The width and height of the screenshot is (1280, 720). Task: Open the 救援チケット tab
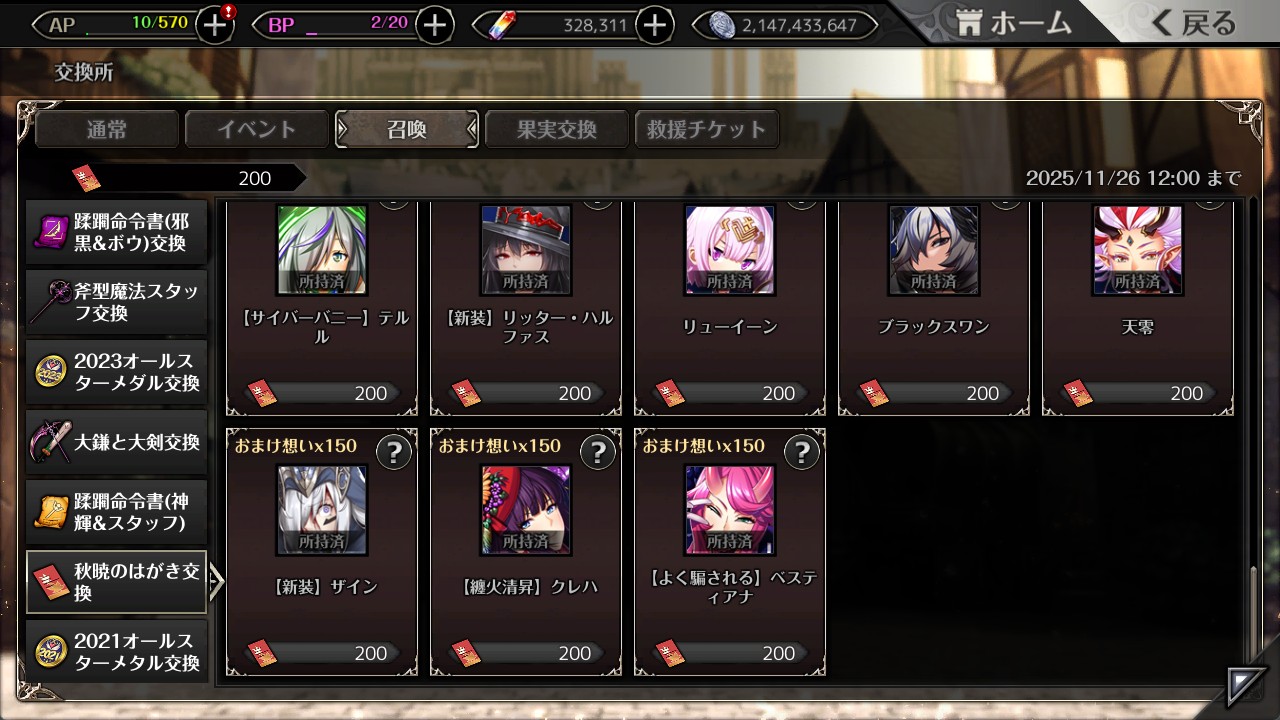[706, 129]
